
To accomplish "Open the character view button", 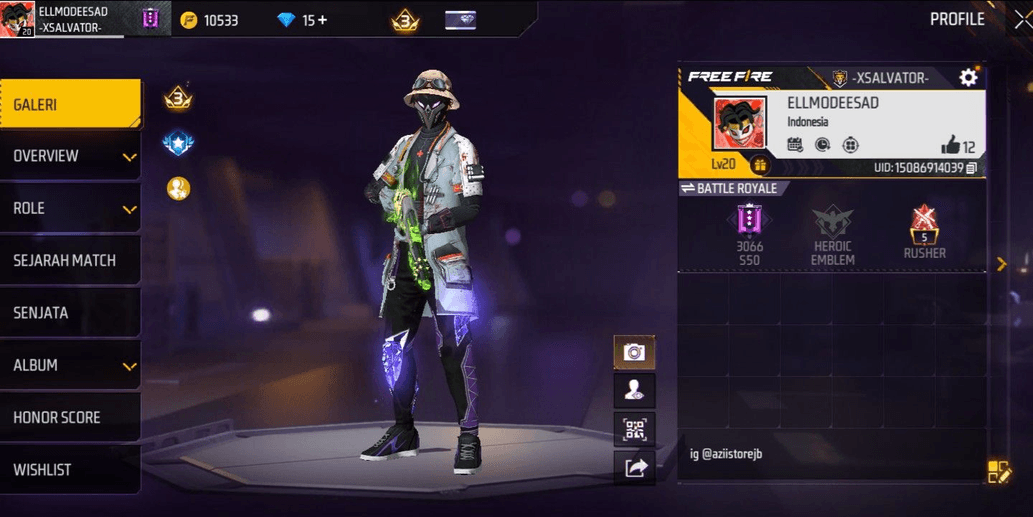I will (634, 390).
